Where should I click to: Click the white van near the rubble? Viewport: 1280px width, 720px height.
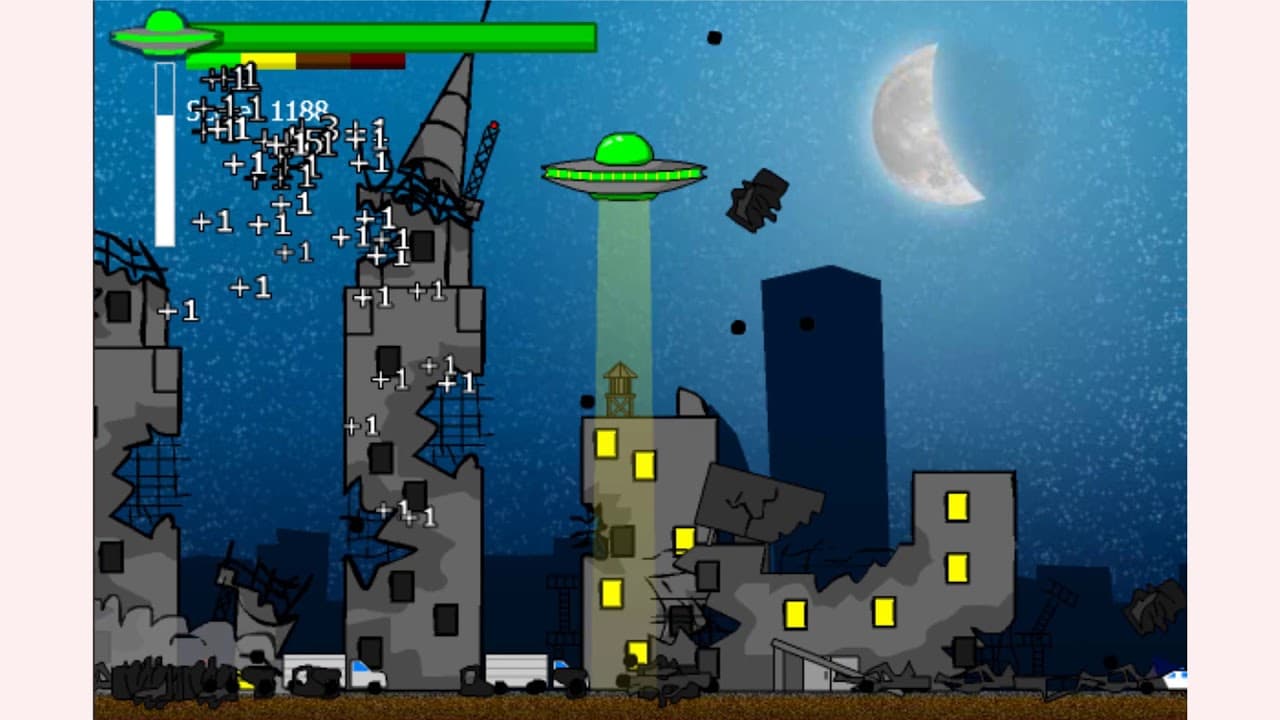point(316,664)
